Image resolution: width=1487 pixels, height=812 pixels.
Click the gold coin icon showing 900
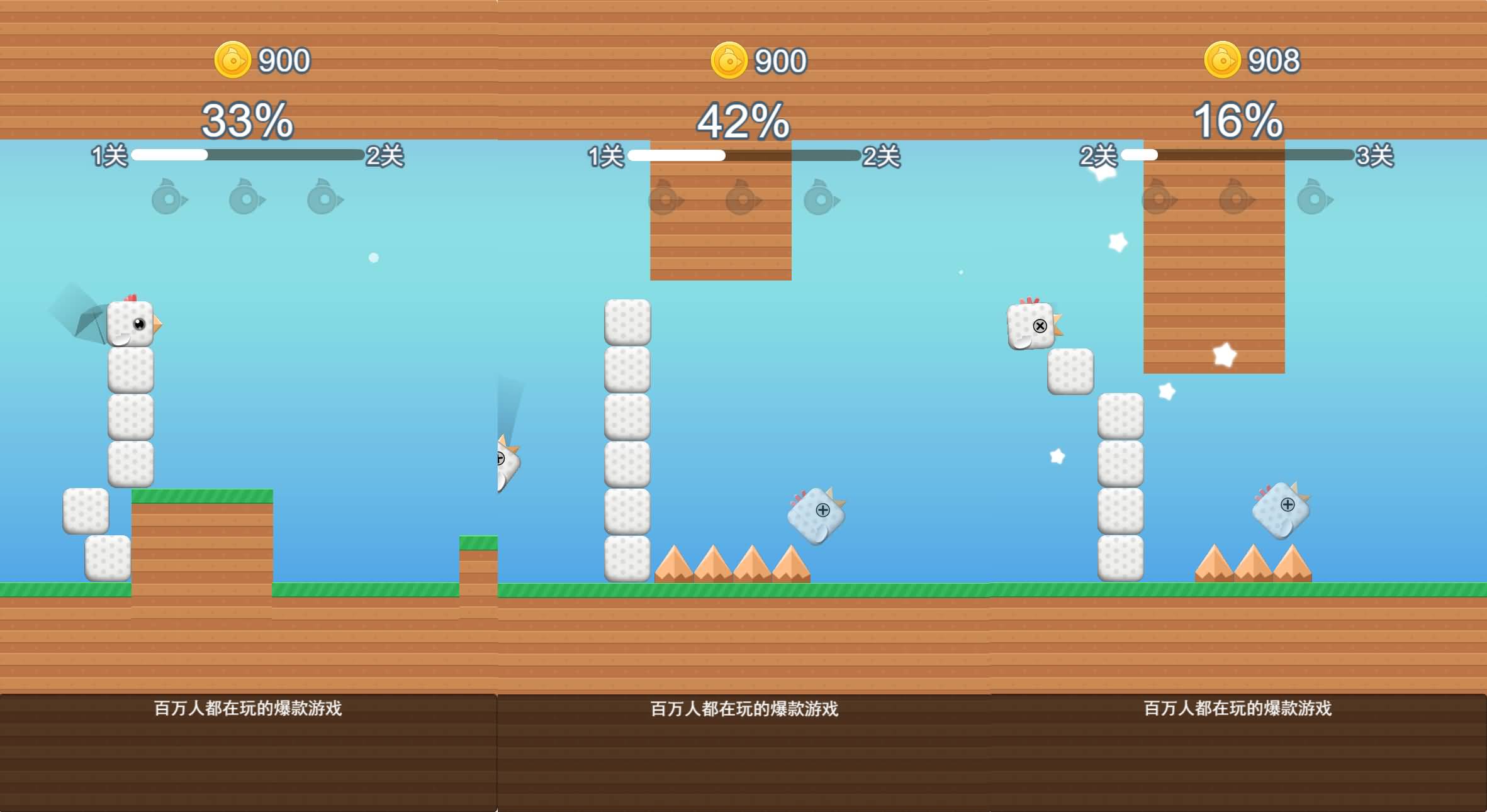(x=233, y=60)
